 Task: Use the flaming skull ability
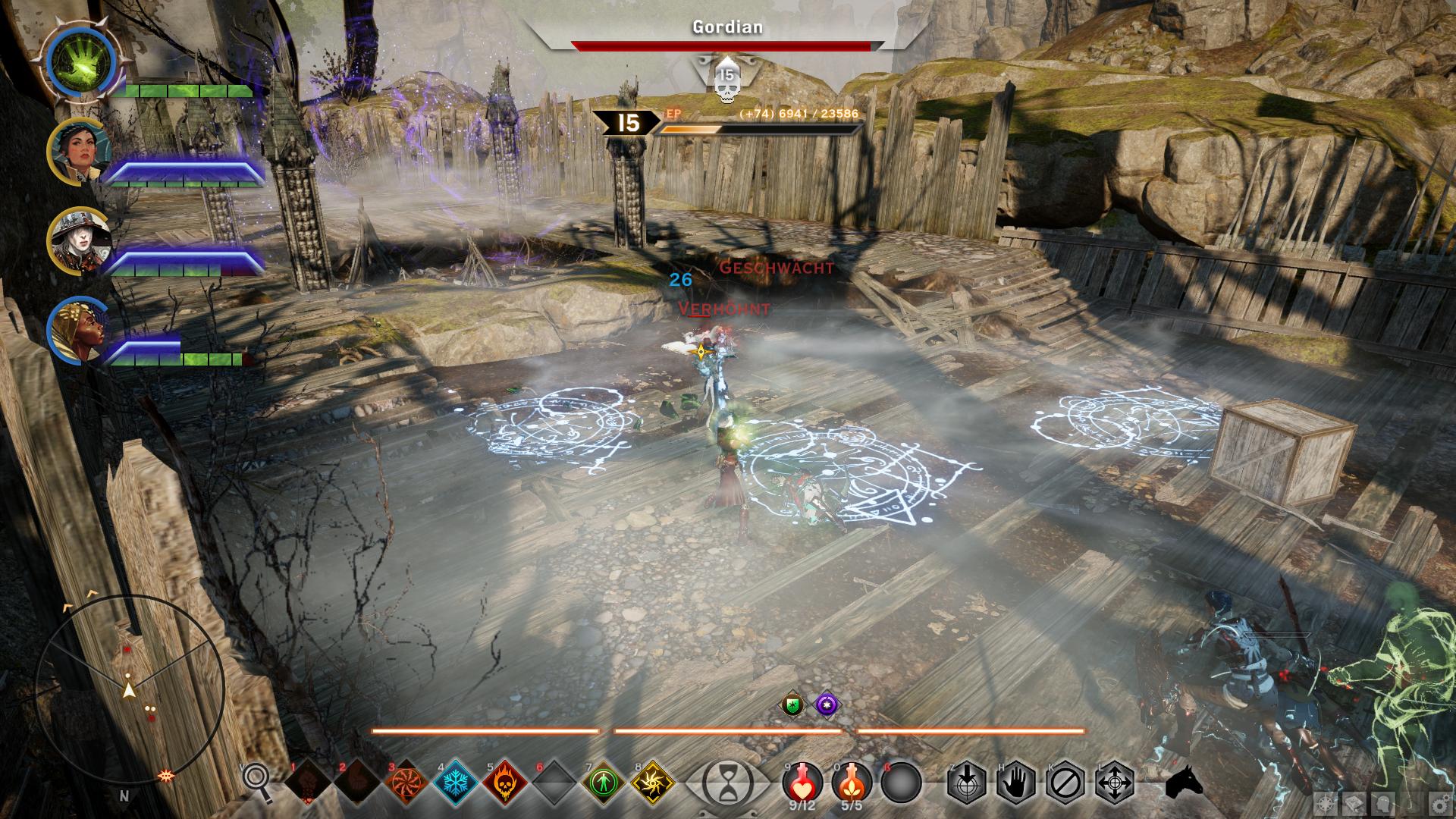[x=506, y=781]
